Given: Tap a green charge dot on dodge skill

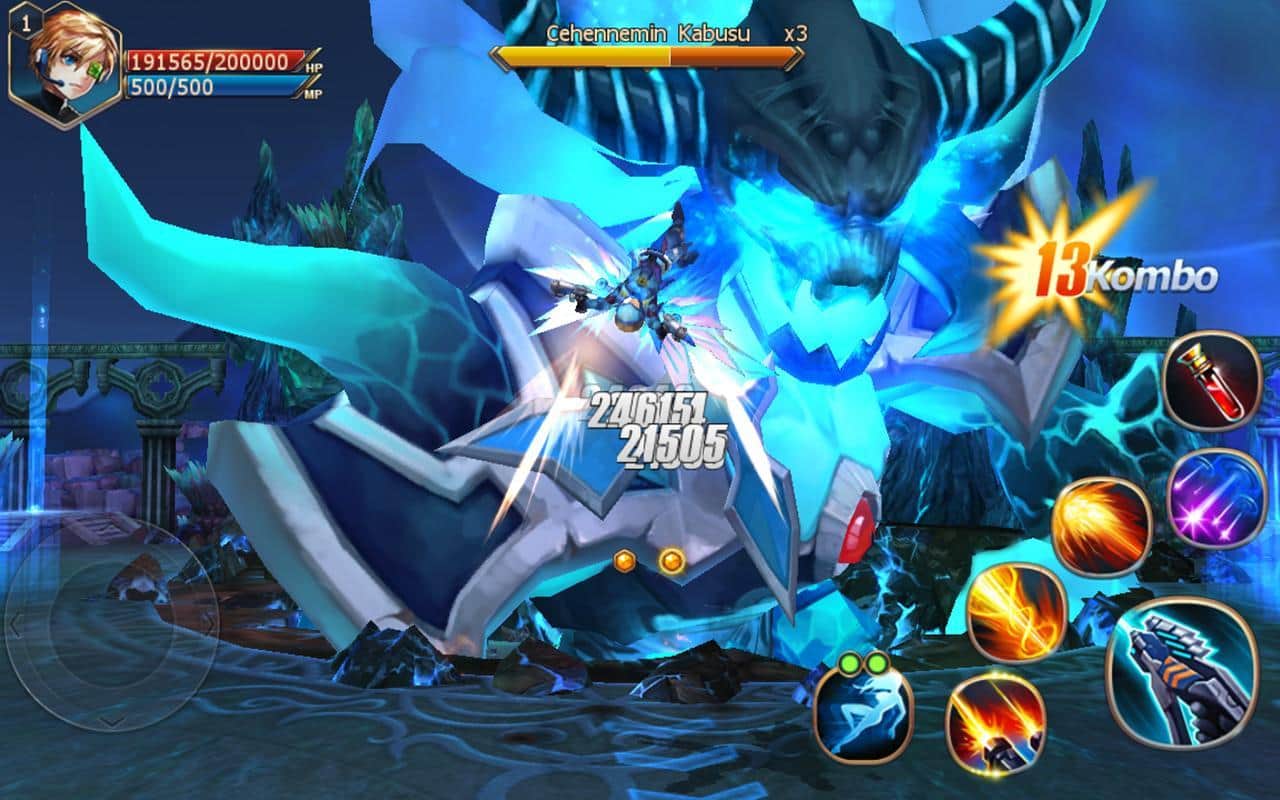Looking at the screenshot, I should (x=848, y=665).
